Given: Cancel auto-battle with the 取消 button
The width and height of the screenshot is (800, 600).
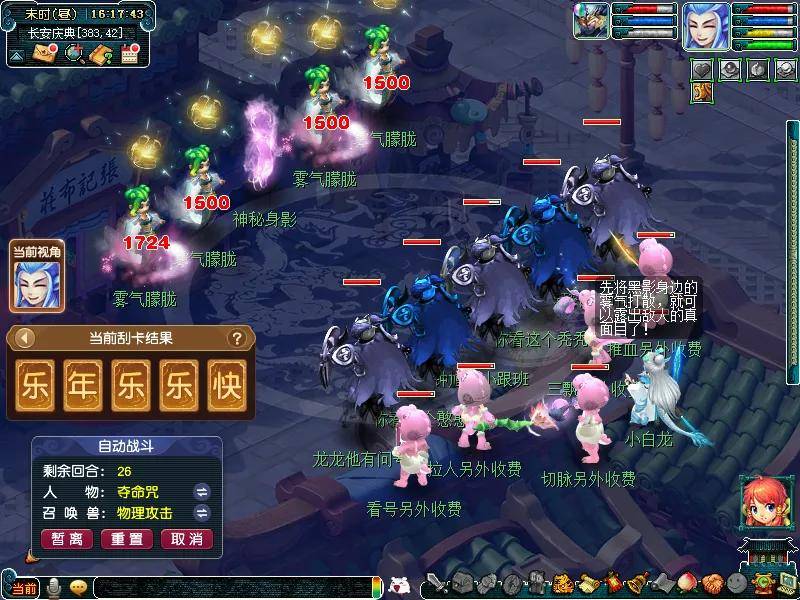Looking at the screenshot, I should coord(187,539).
